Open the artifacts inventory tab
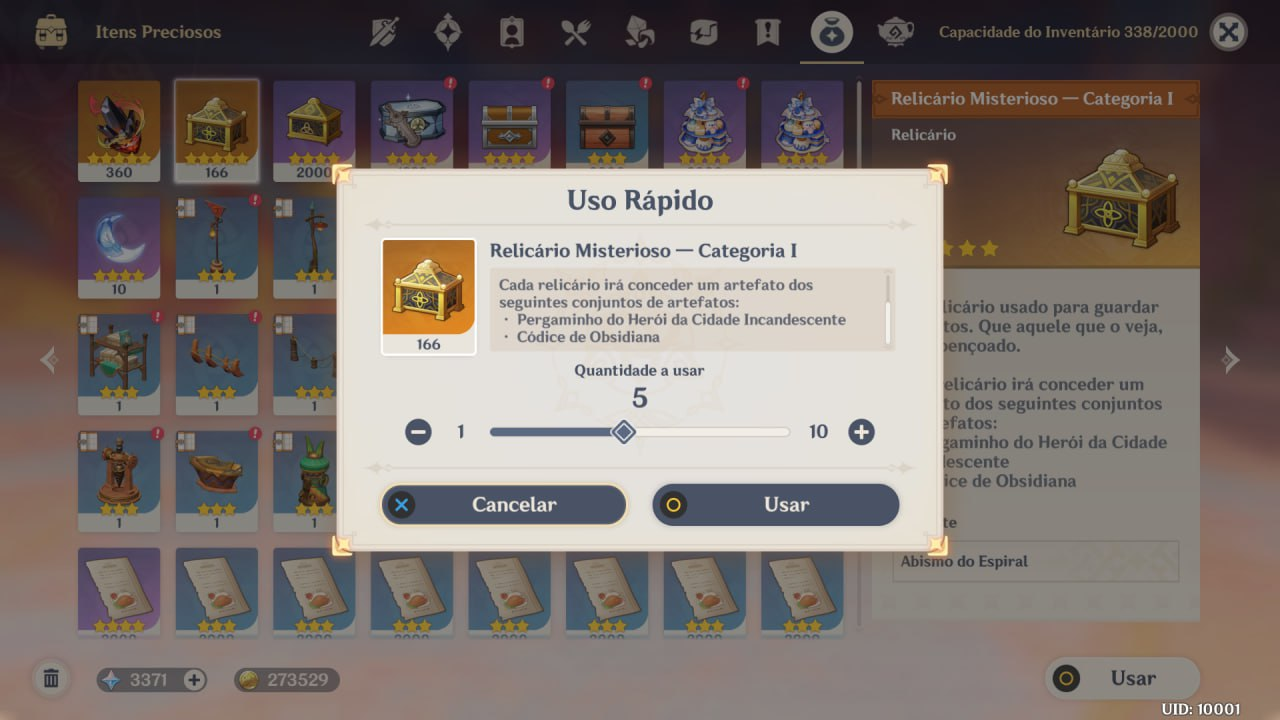This screenshot has width=1280, height=720. 447,32
